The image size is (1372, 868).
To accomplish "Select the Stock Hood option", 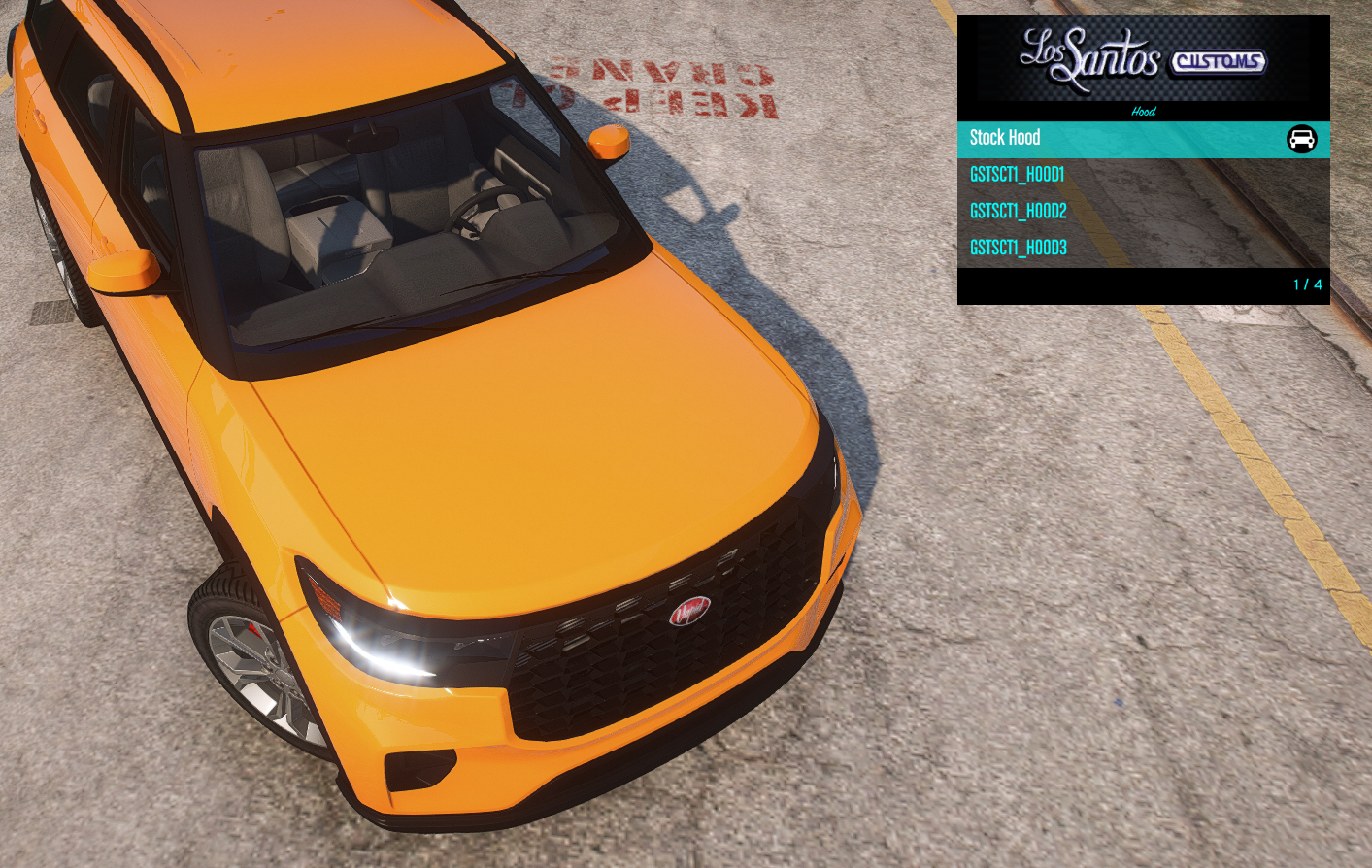I will [1006, 139].
